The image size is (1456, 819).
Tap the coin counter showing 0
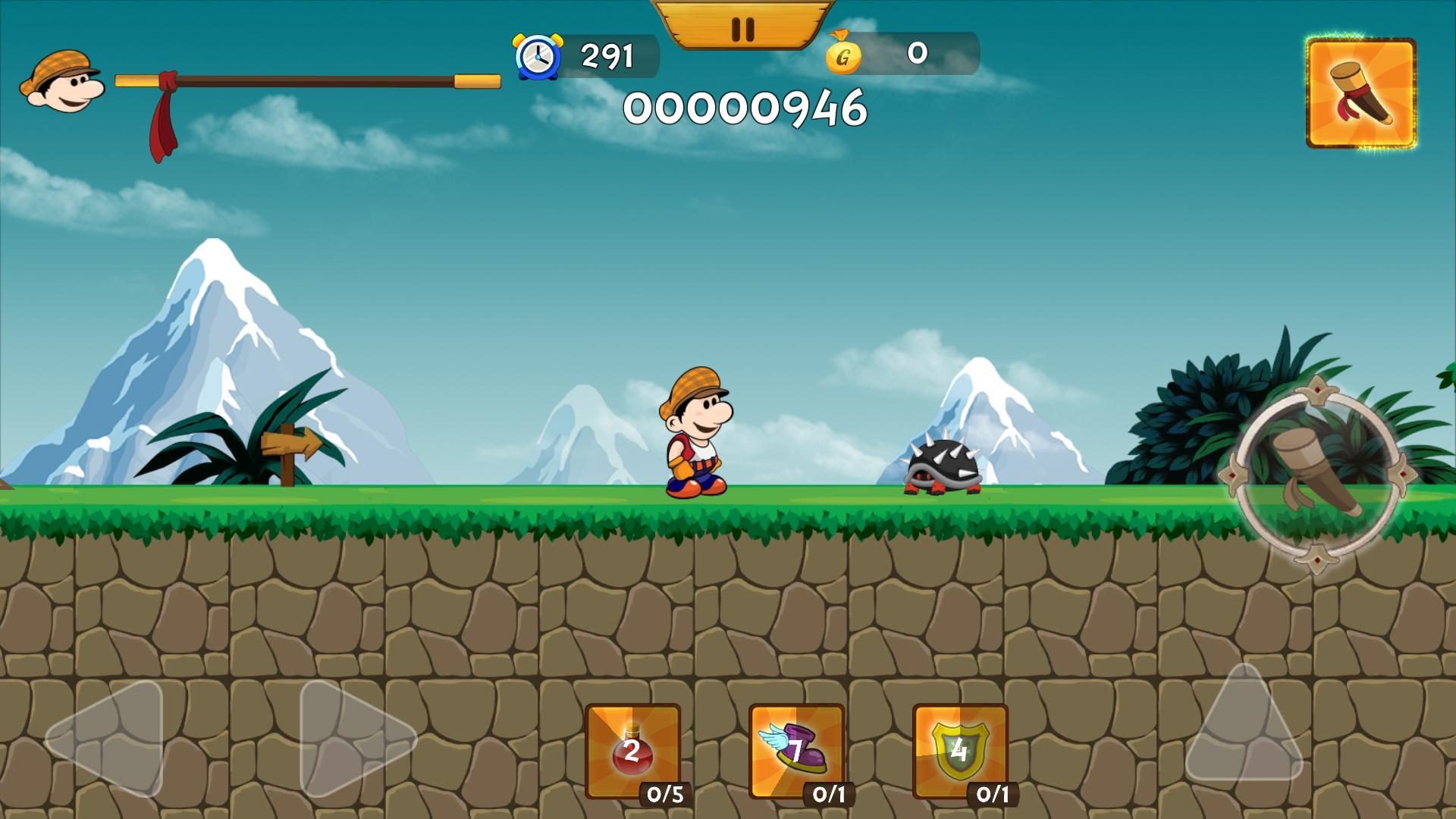(x=917, y=53)
